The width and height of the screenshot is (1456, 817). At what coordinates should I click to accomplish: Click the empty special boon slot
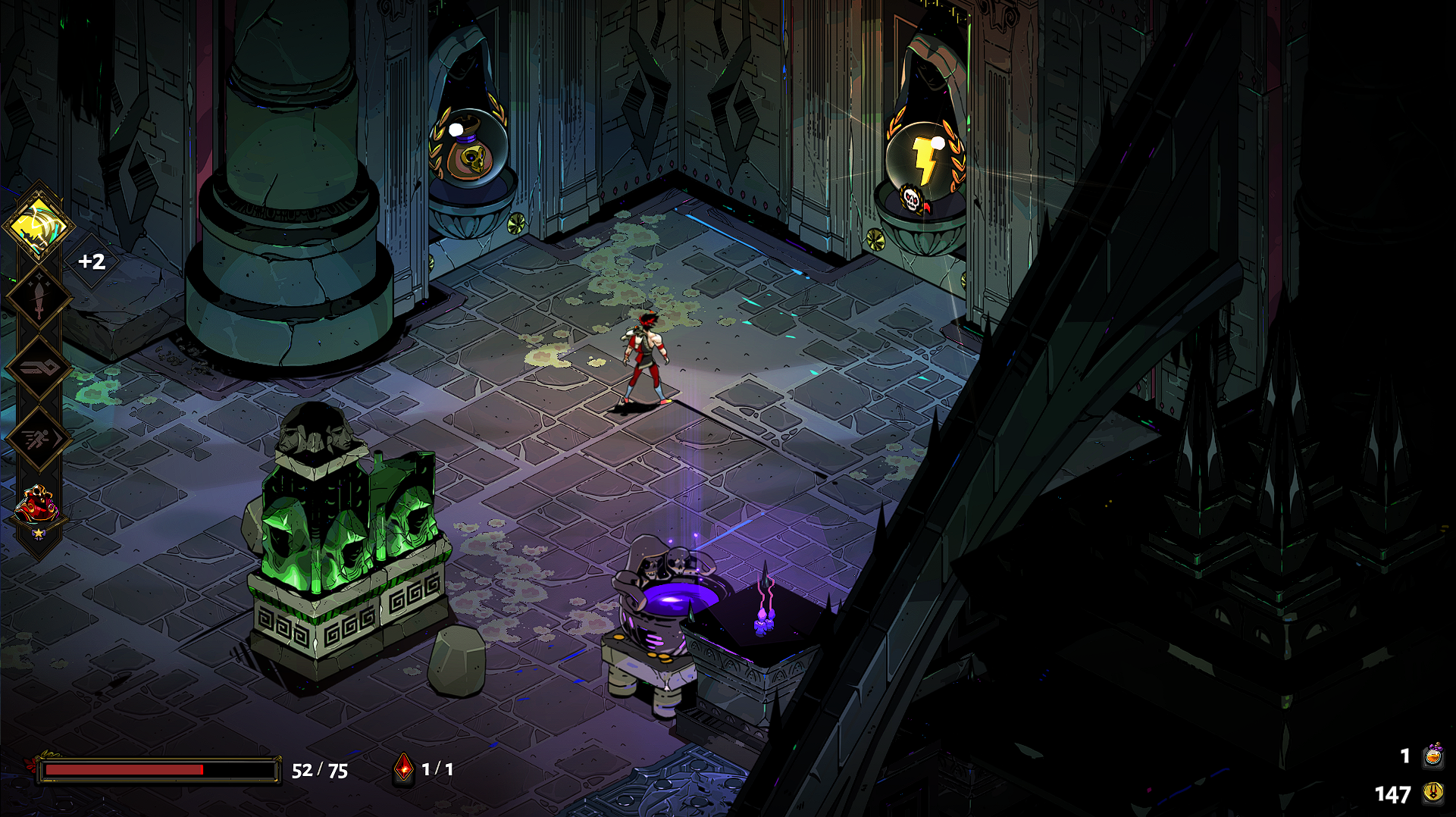(x=38, y=368)
